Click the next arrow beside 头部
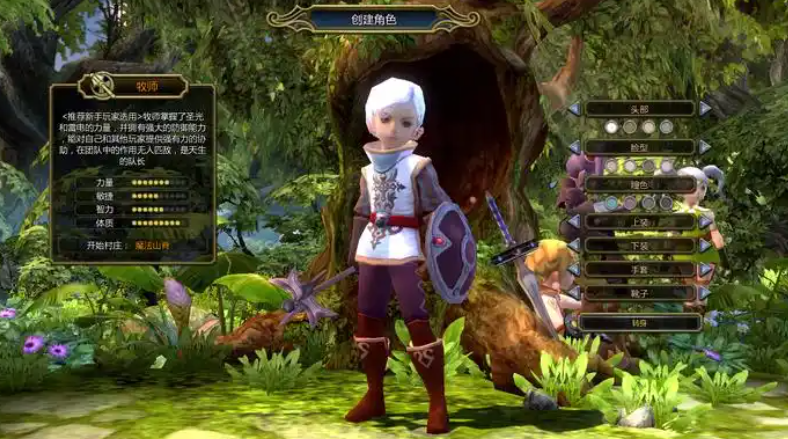788x439 pixels. pos(705,108)
